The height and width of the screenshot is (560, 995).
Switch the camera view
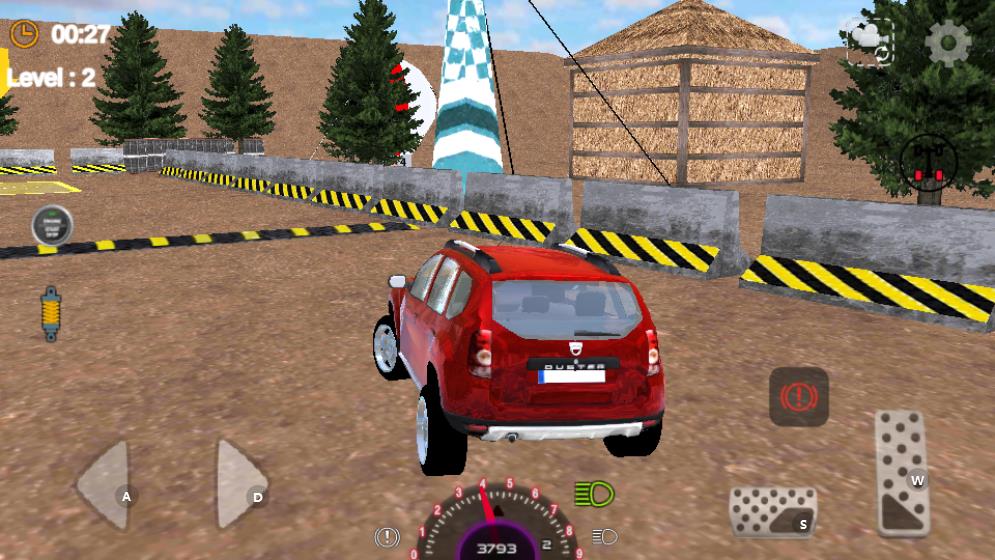coord(870,43)
